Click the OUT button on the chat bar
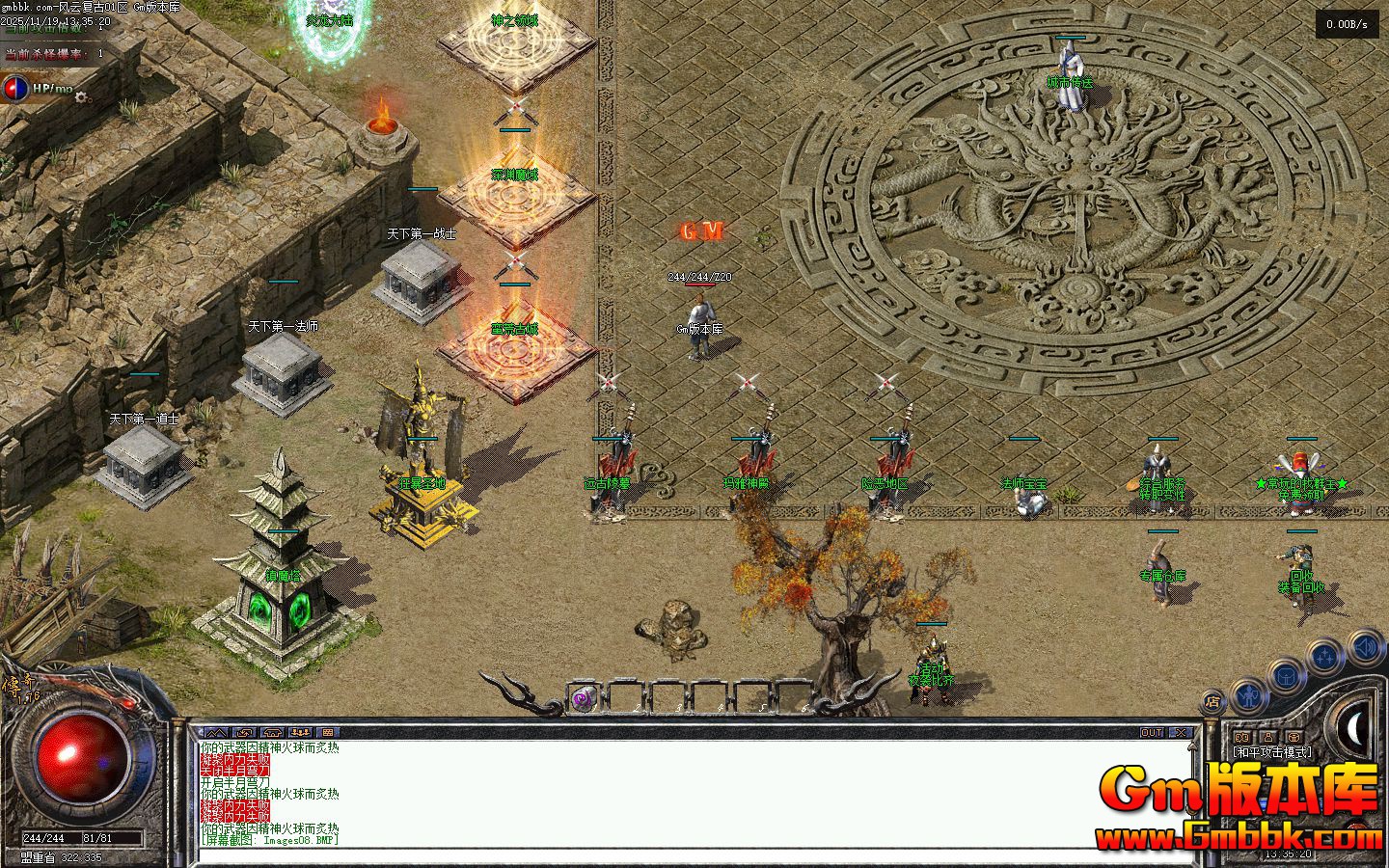Screen dimensions: 1389x868 tap(1152, 733)
